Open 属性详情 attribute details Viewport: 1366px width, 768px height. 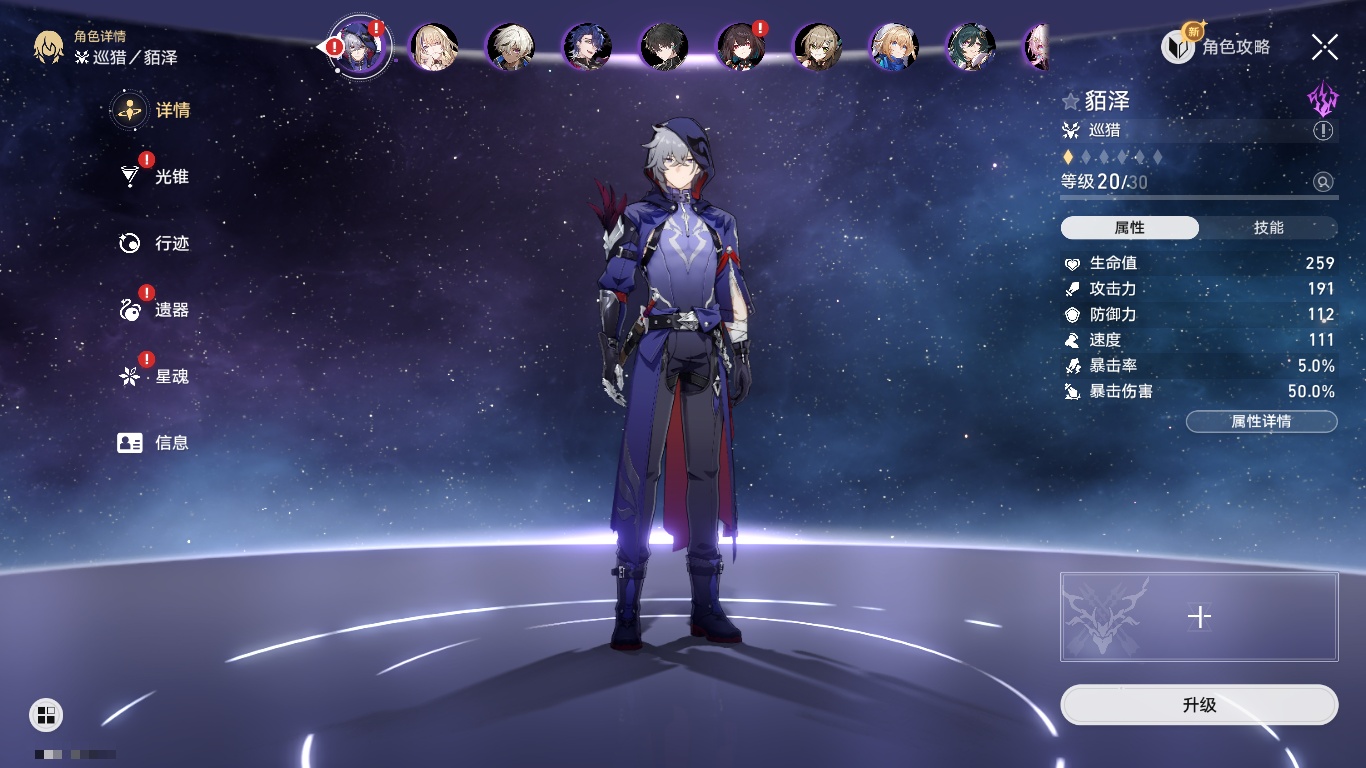pos(1261,422)
